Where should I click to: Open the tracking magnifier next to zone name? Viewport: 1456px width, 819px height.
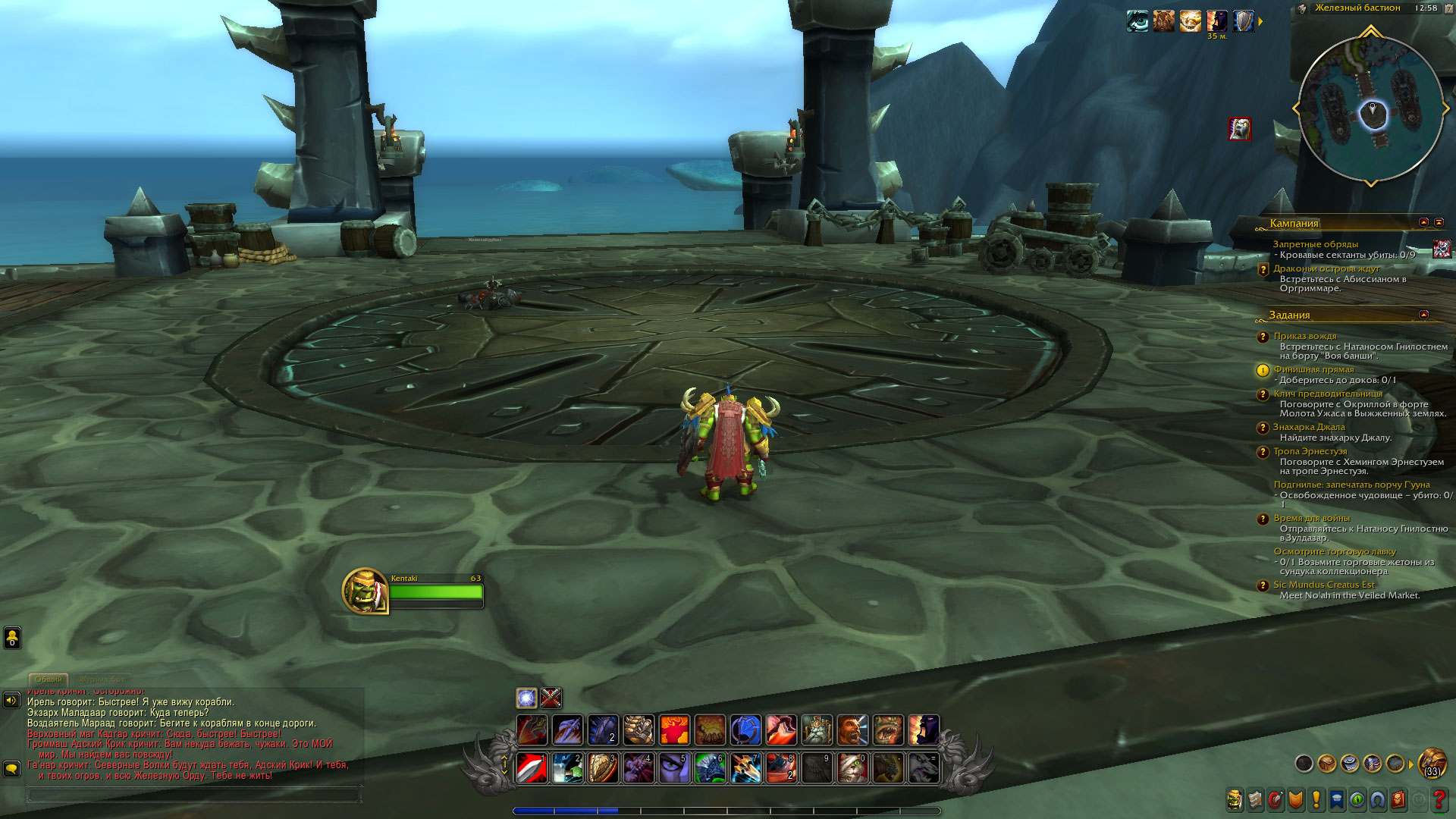(1302, 9)
